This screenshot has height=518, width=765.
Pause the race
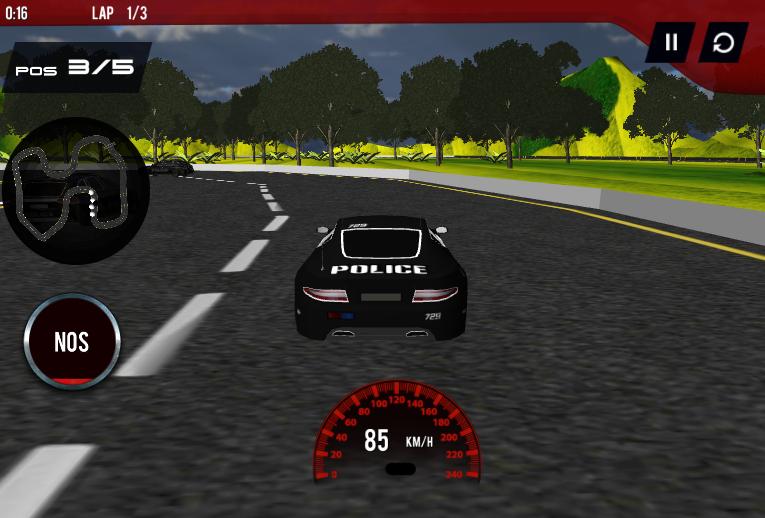coord(671,42)
